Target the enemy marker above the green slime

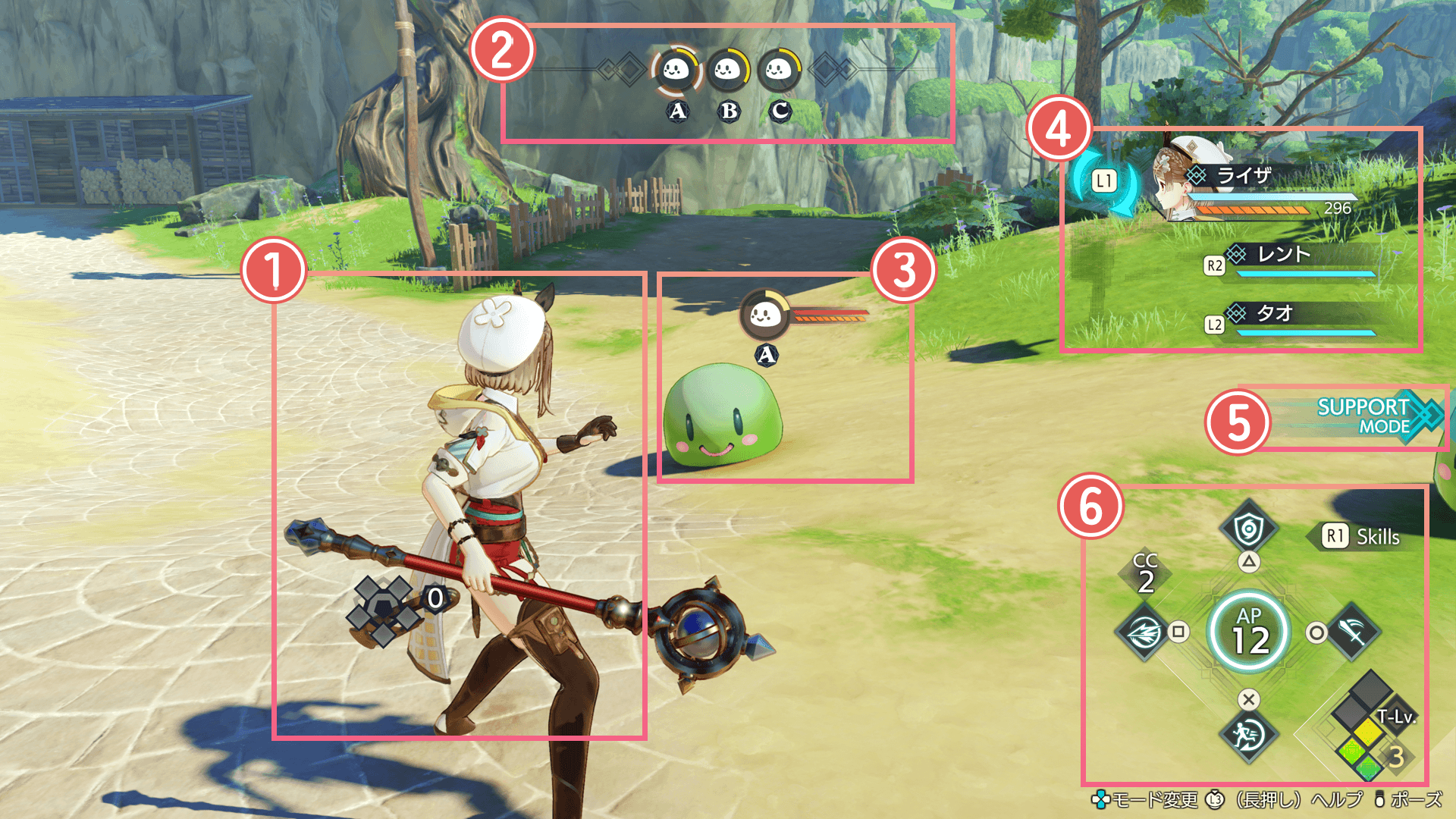764,315
